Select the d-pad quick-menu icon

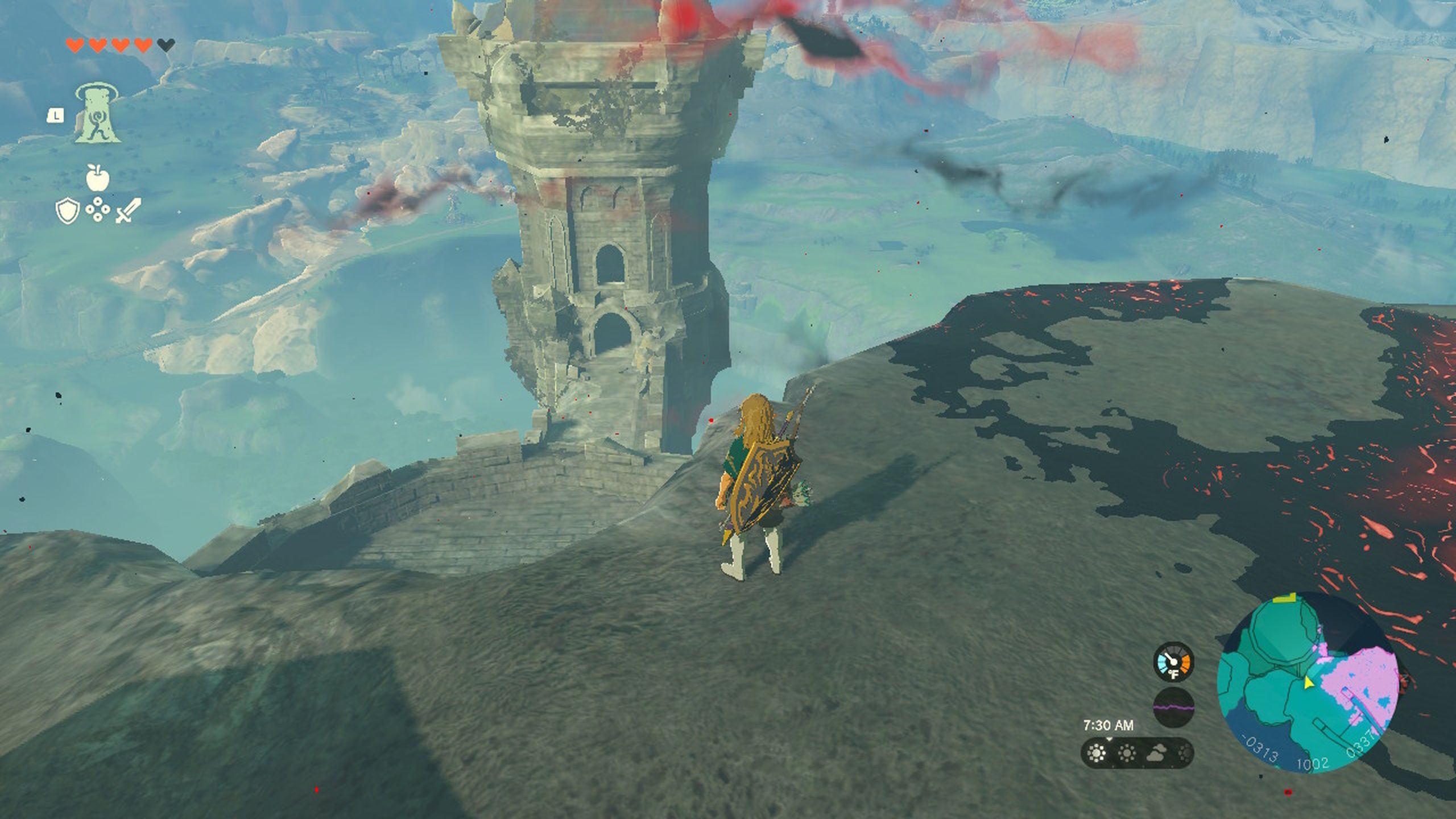98,209
